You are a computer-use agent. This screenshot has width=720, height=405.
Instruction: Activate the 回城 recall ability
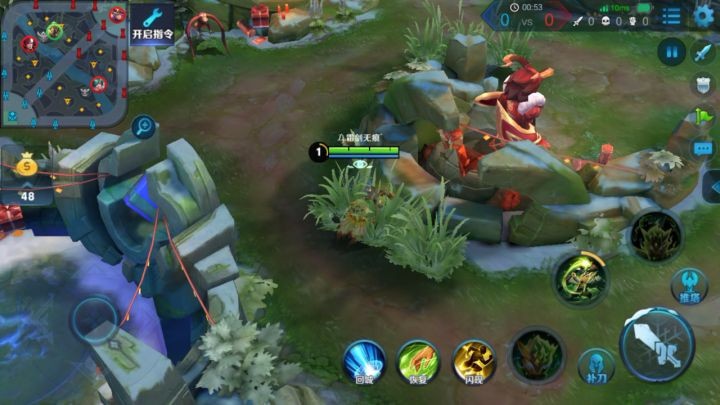coord(364,360)
